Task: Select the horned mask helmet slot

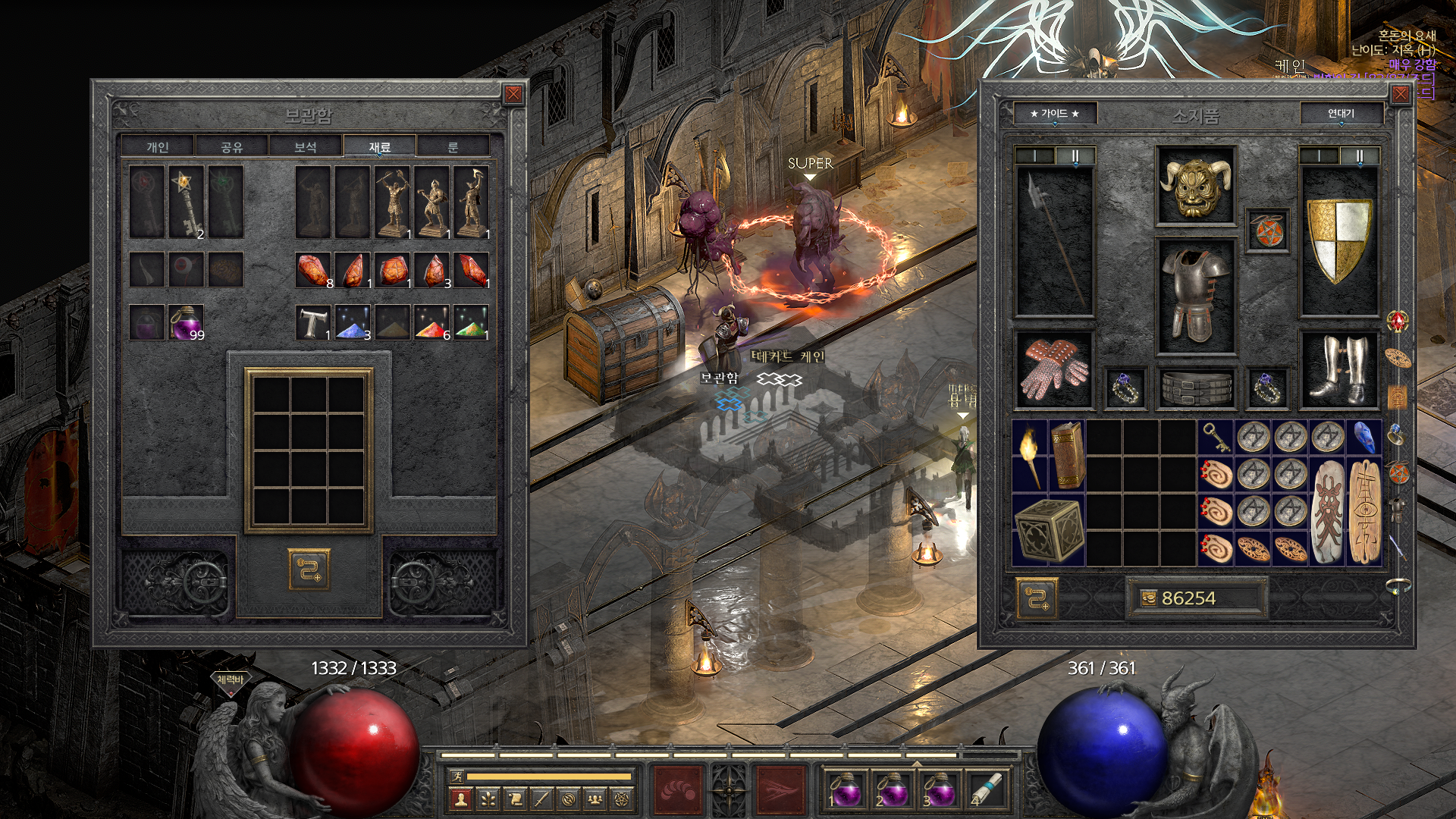Action: pyautogui.click(x=1195, y=186)
